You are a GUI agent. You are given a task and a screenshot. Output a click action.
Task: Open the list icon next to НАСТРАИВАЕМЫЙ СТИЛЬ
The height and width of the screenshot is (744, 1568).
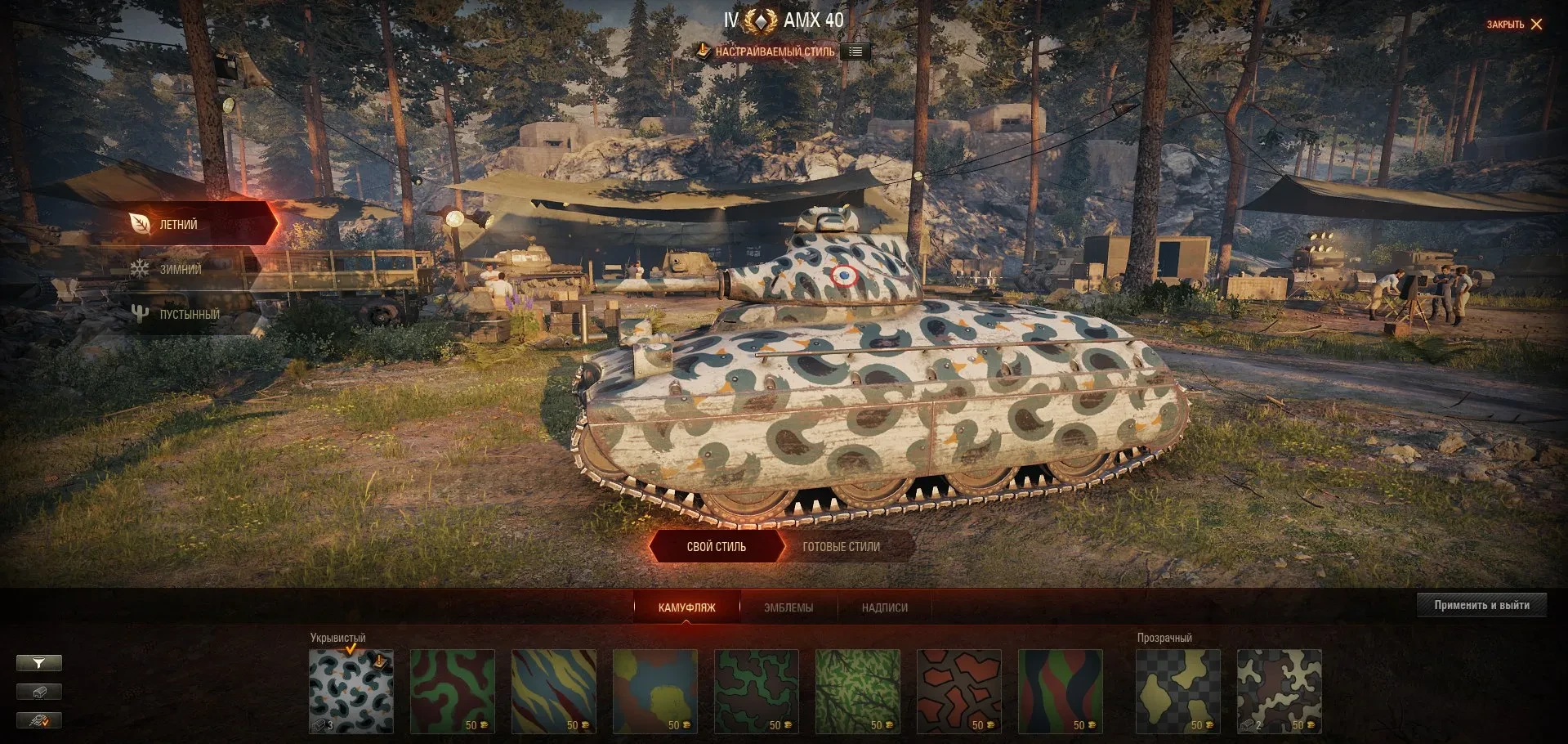coord(855,52)
